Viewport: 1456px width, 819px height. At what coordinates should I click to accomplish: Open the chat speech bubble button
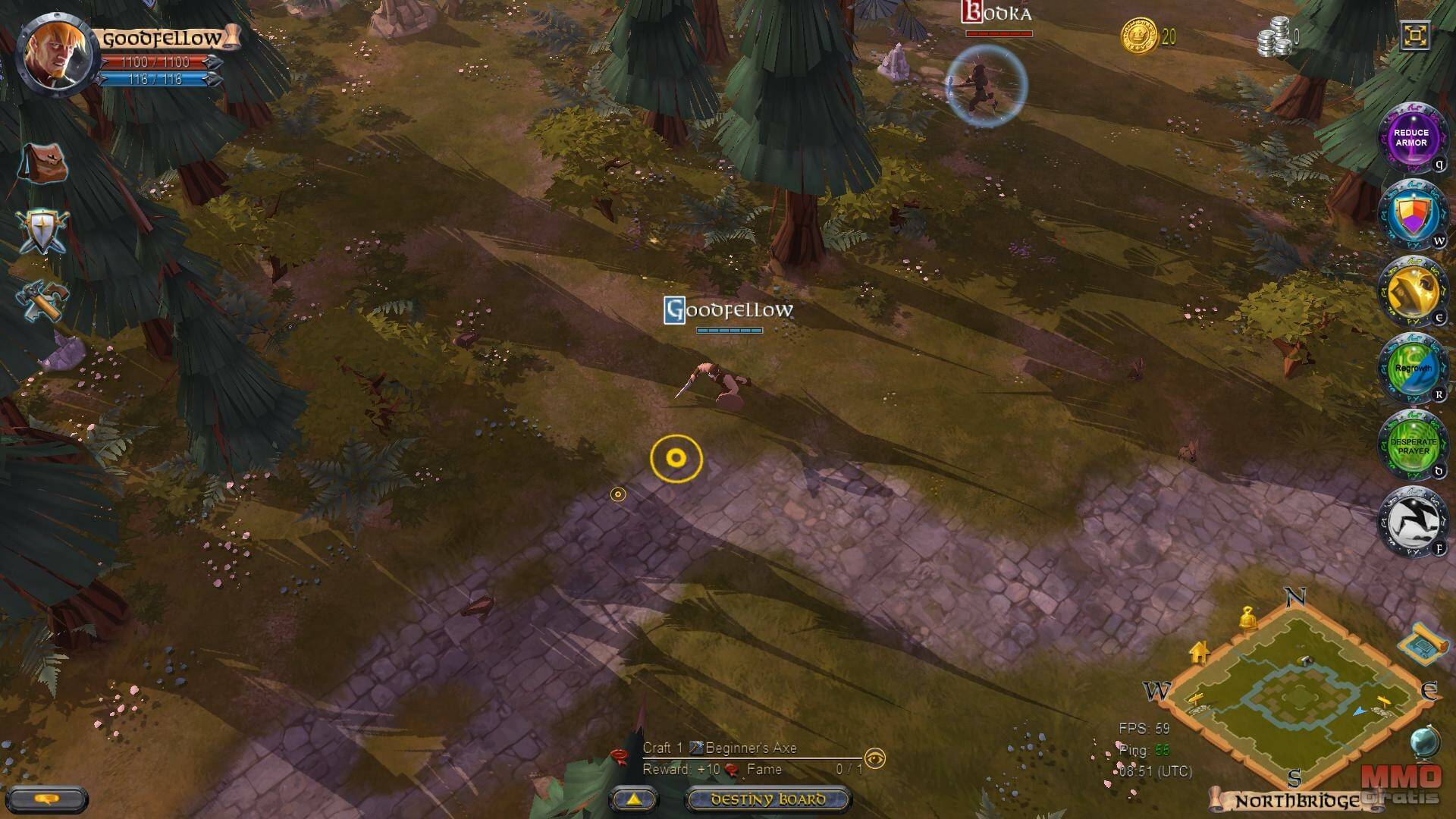48,799
